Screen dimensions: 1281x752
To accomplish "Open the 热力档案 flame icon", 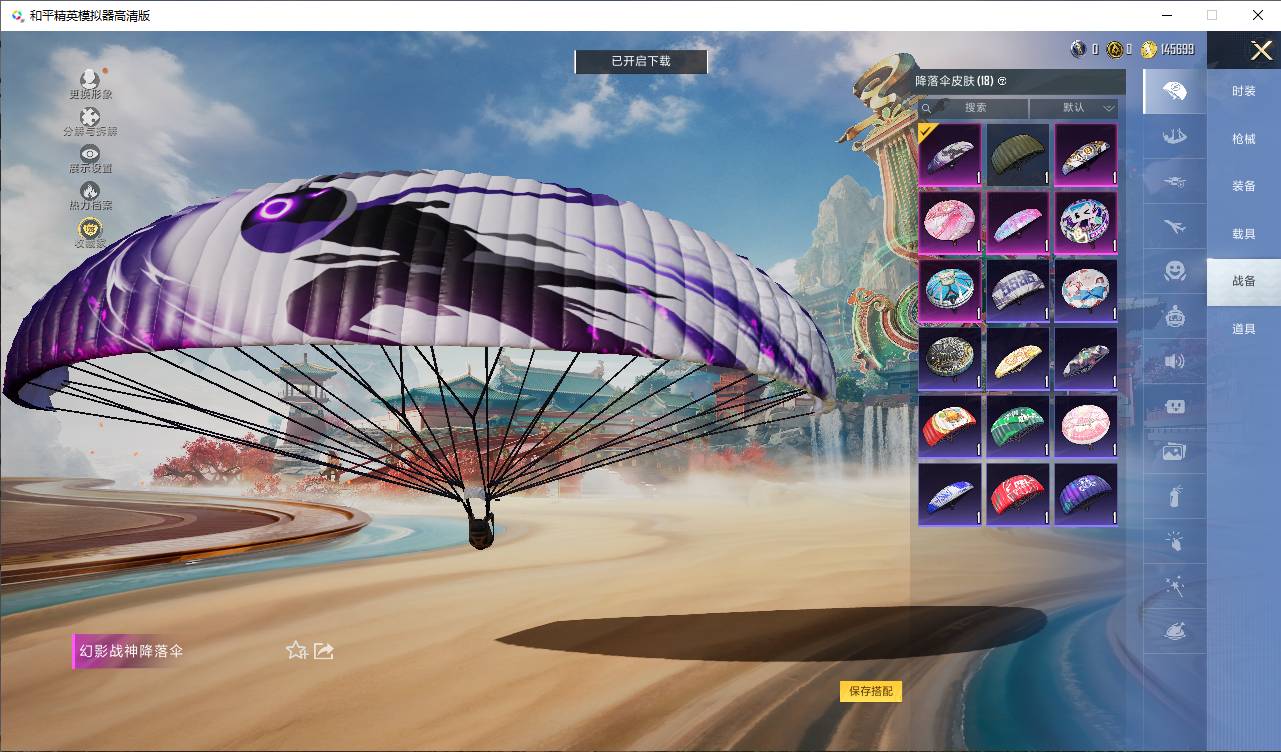I will click(x=90, y=195).
